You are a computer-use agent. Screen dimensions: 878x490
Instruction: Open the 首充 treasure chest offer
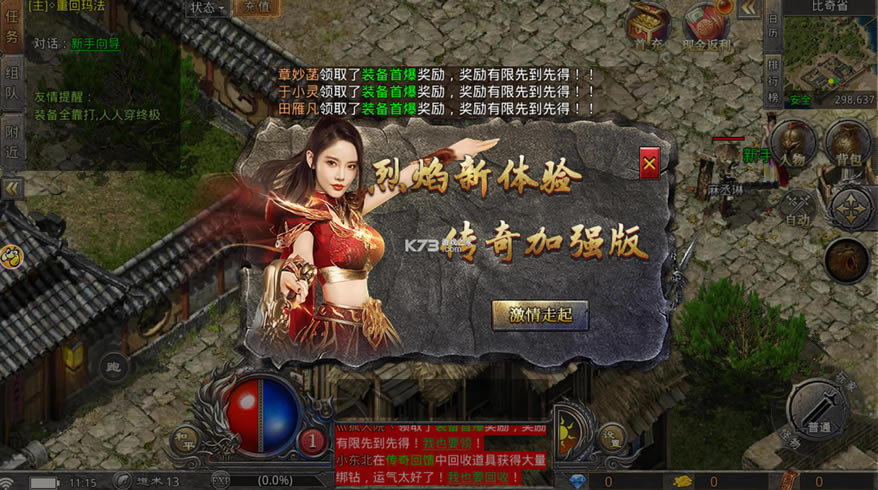[x=649, y=22]
